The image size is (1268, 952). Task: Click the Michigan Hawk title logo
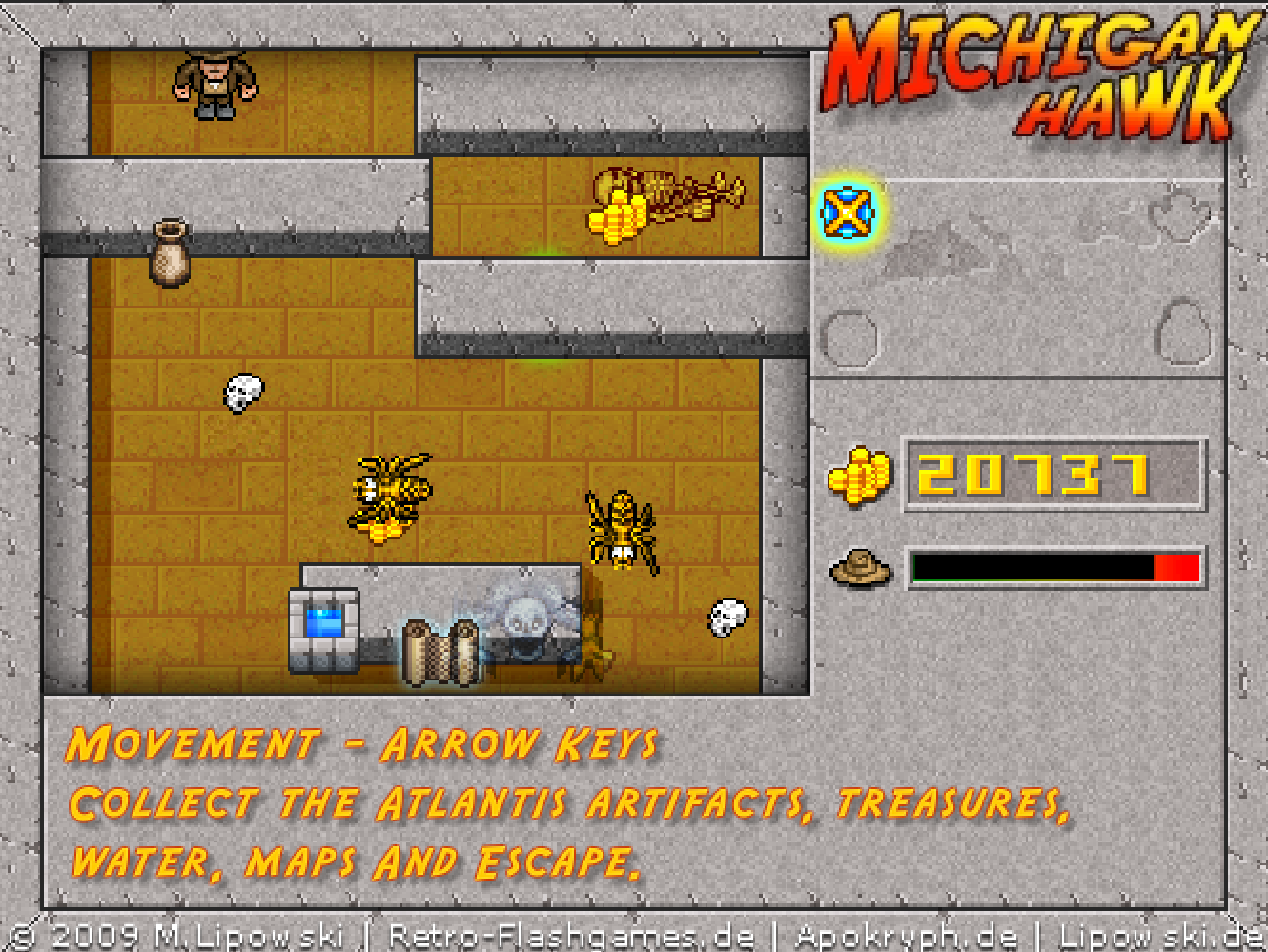pos(1034,74)
